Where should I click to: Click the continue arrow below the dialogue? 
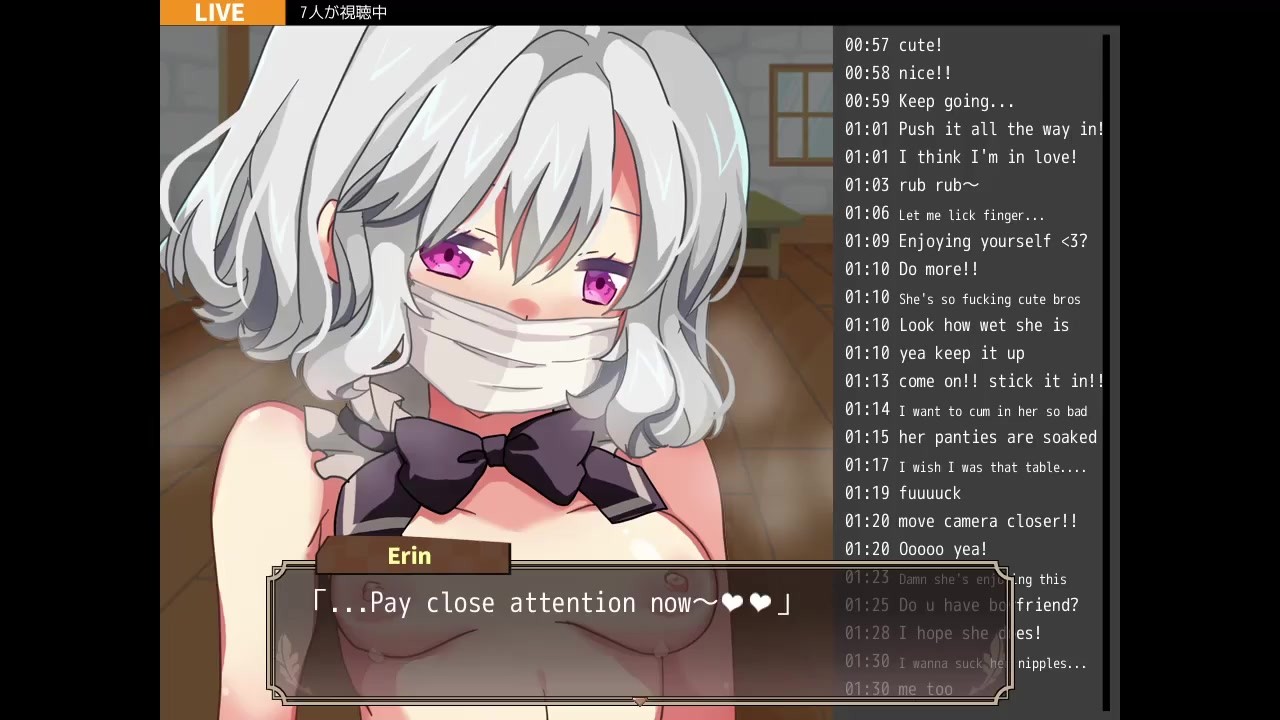click(640, 701)
